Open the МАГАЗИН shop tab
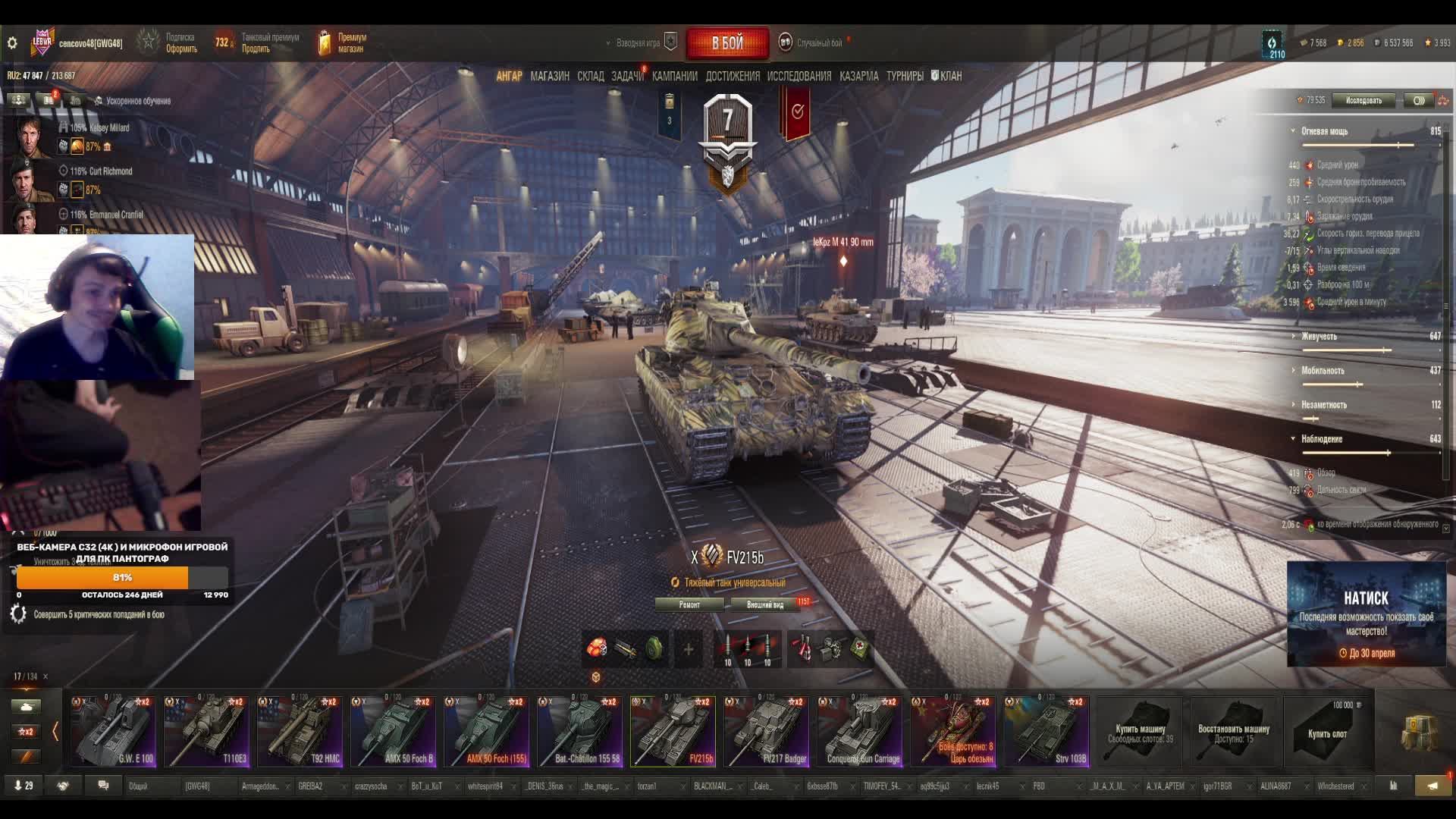The image size is (1456, 819). click(550, 76)
